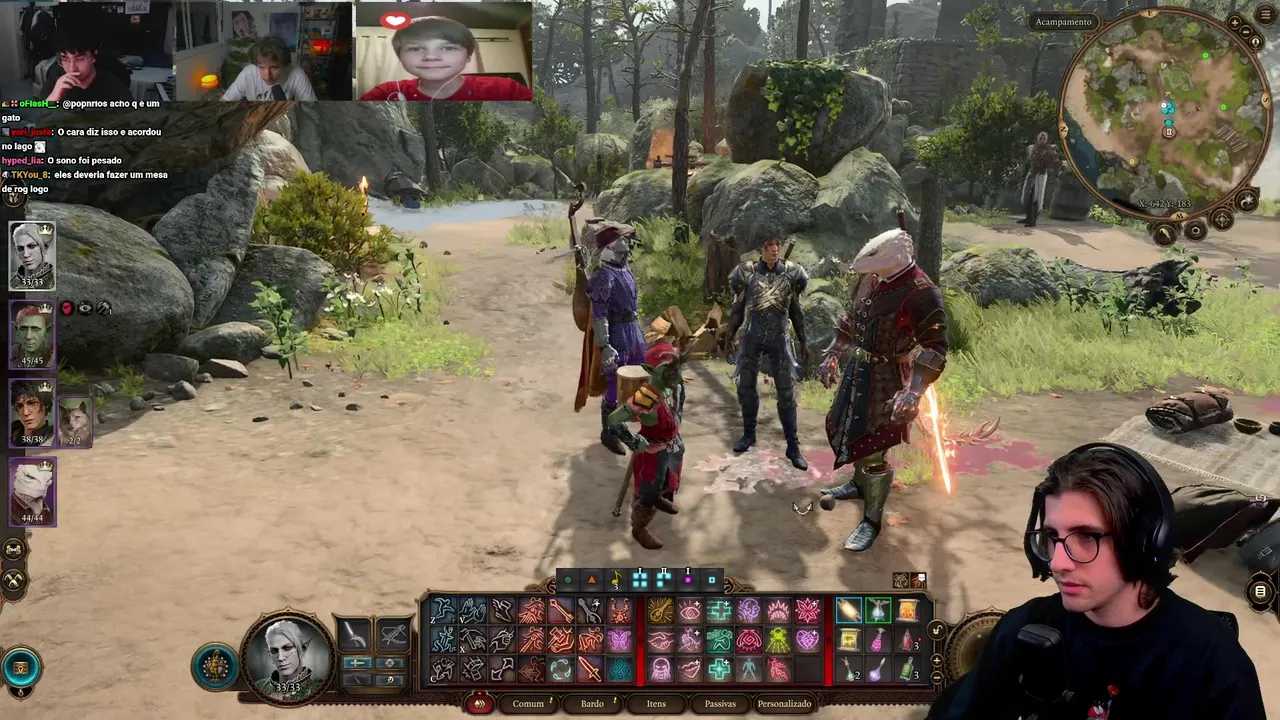This screenshot has width=1280, height=720.
Task: Click the white-haired elf portrait in party list
Action: click(x=32, y=256)
